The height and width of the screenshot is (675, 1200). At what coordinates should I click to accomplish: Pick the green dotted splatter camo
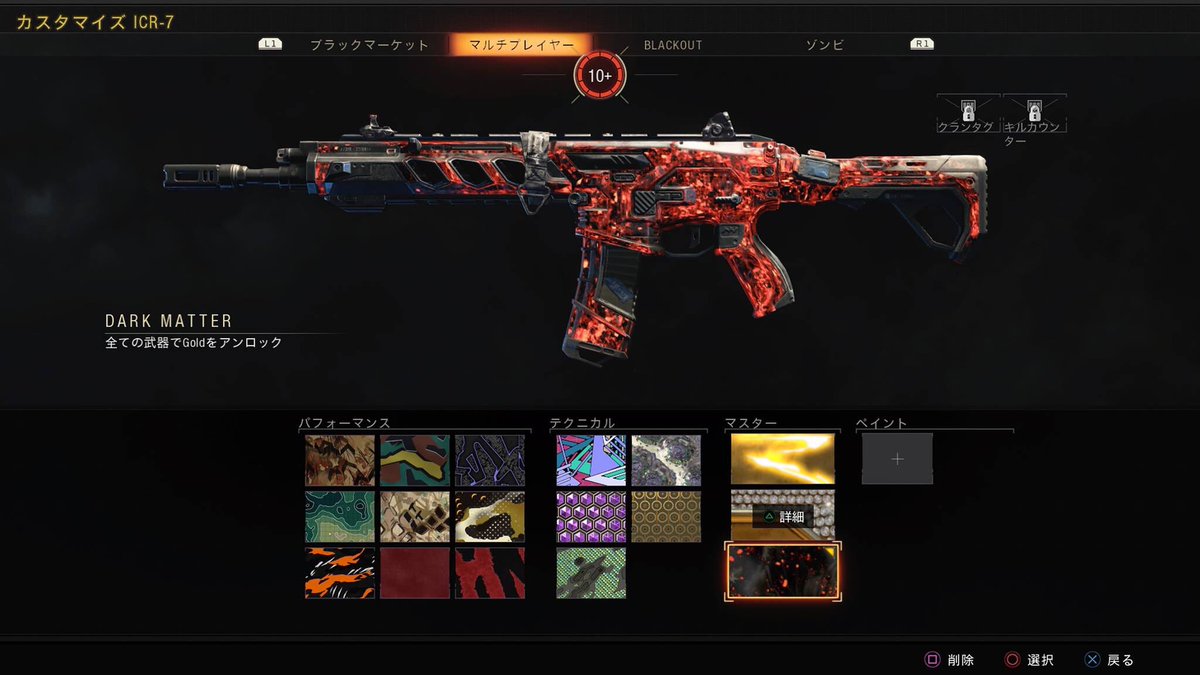pyautogui.click(x=591, y=573)
